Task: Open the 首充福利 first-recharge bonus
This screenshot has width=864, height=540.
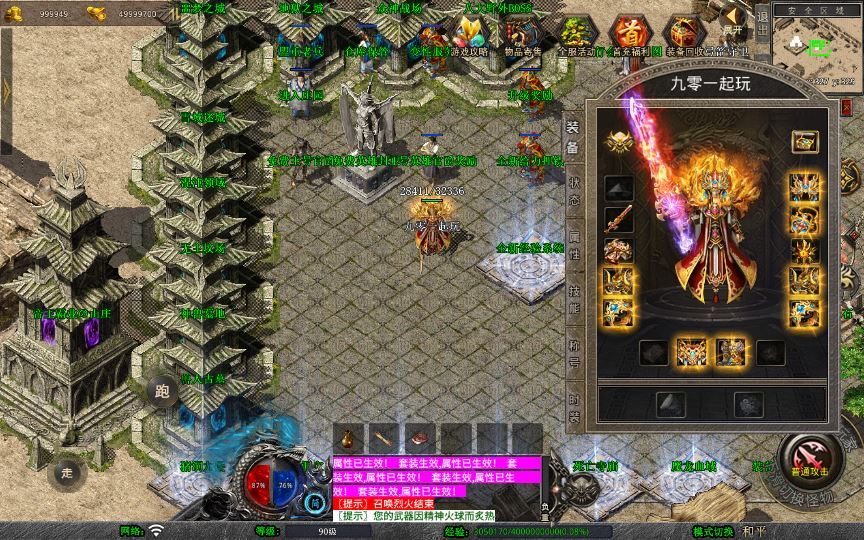Action: (x=630, y=34)
